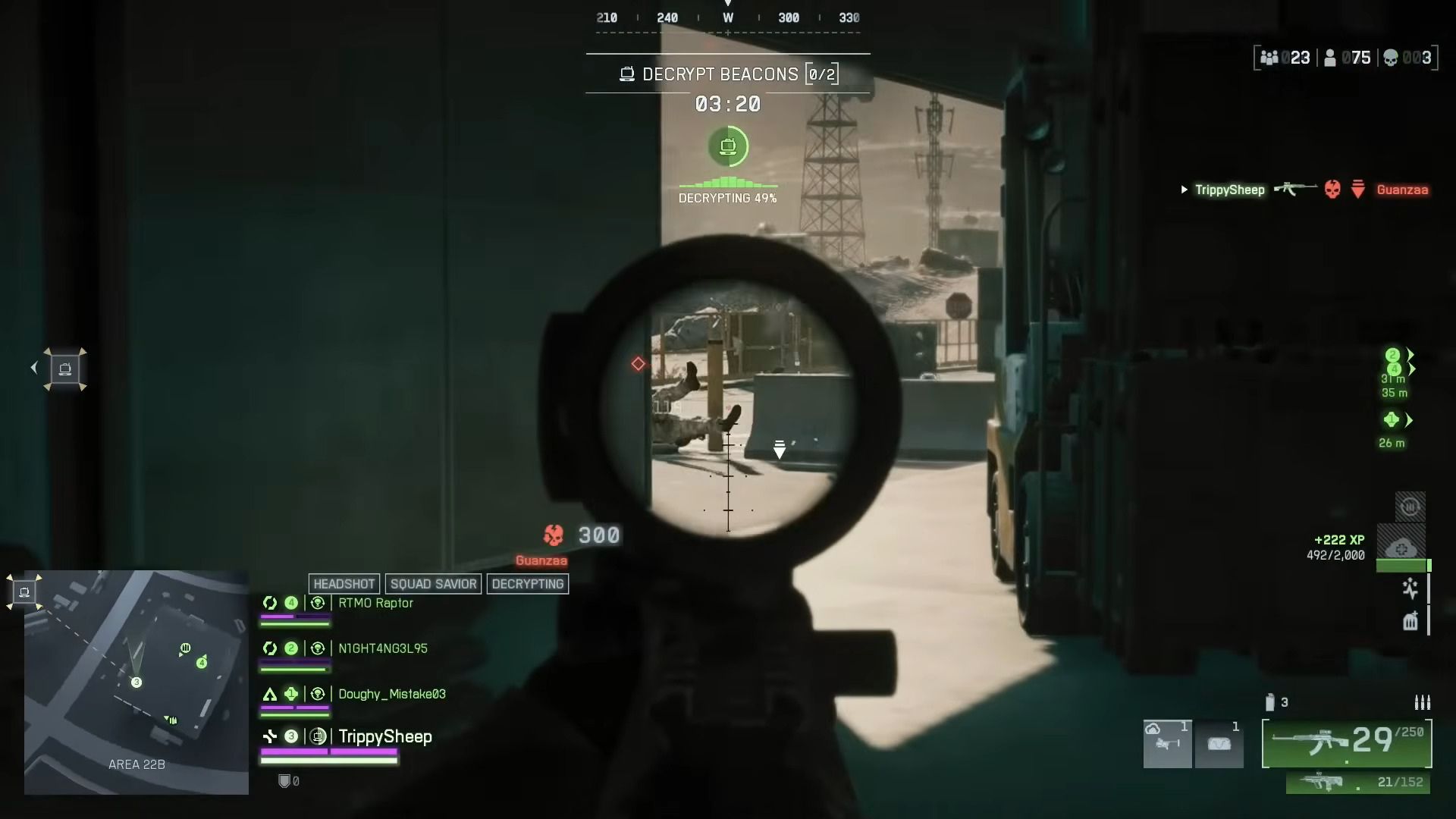Click the grenade icon above the weapon panel
1456x819 pixels.
point(1269,702)
